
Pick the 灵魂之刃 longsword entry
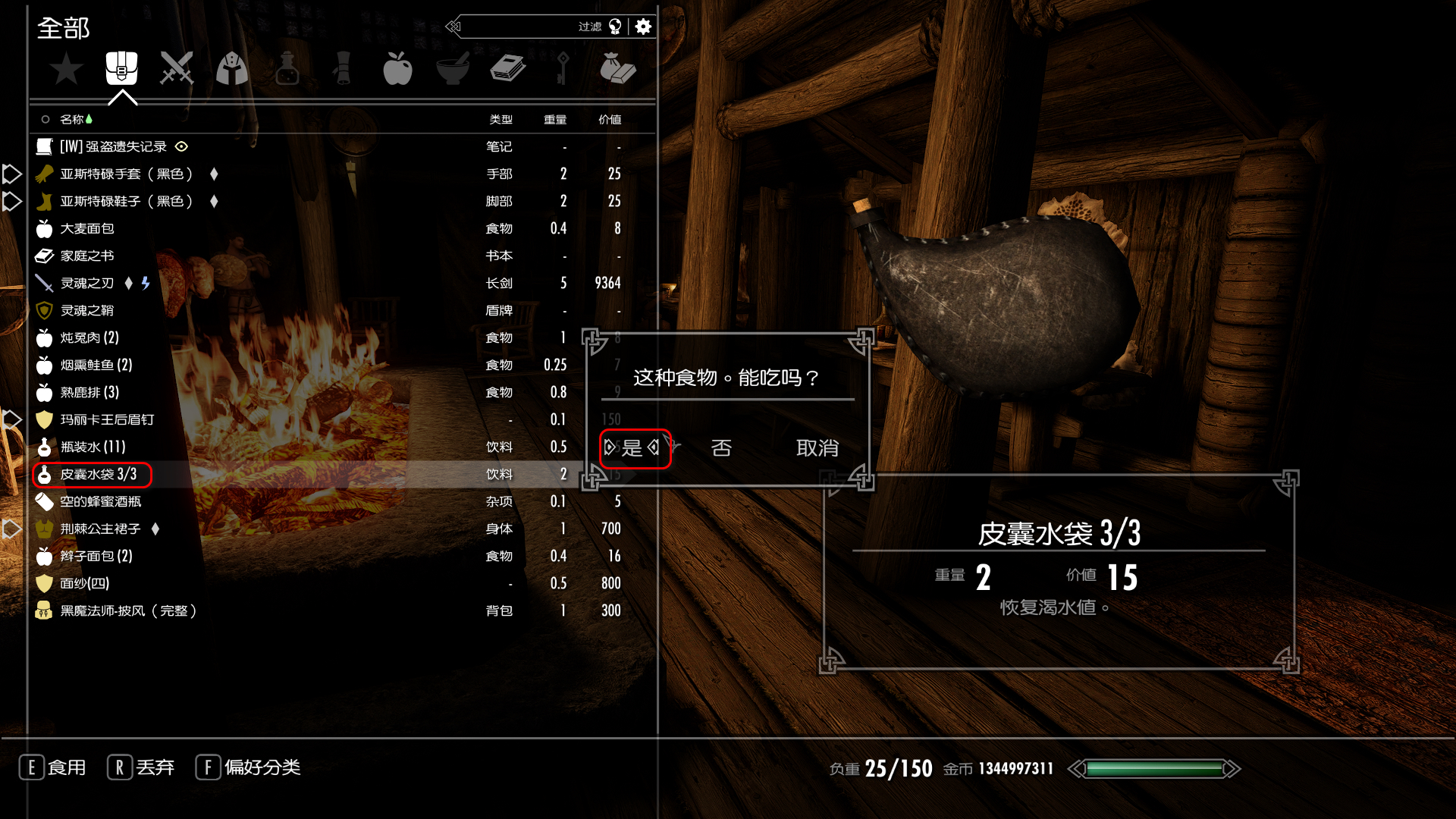coord(87,284)
